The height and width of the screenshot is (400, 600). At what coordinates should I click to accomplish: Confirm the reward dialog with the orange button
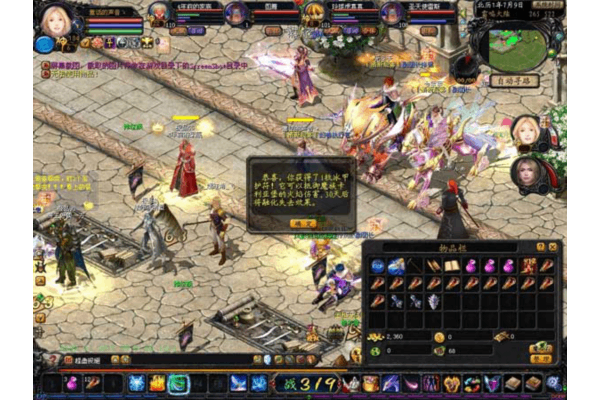(302, 224)
